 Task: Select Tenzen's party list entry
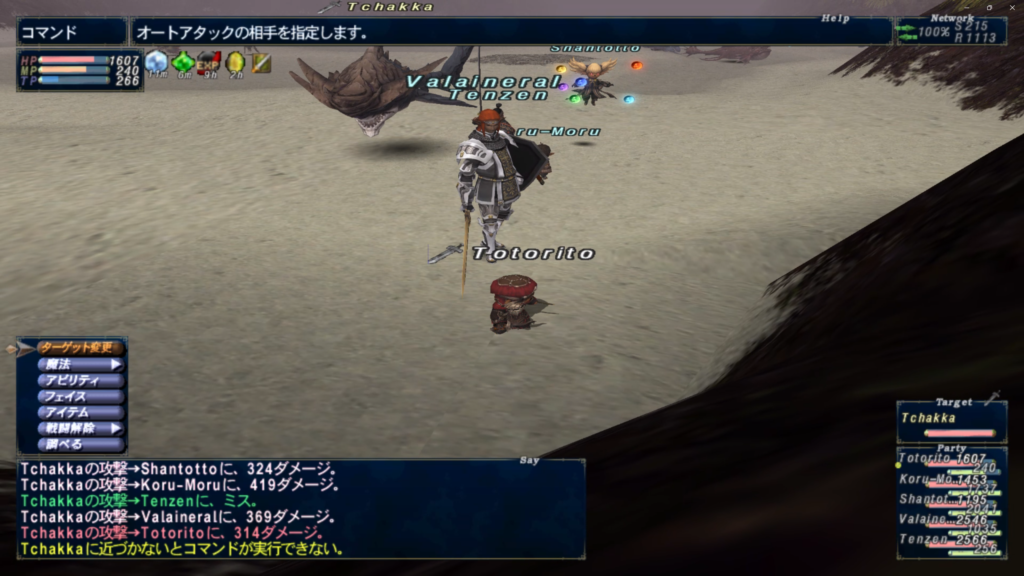(950, 541)
